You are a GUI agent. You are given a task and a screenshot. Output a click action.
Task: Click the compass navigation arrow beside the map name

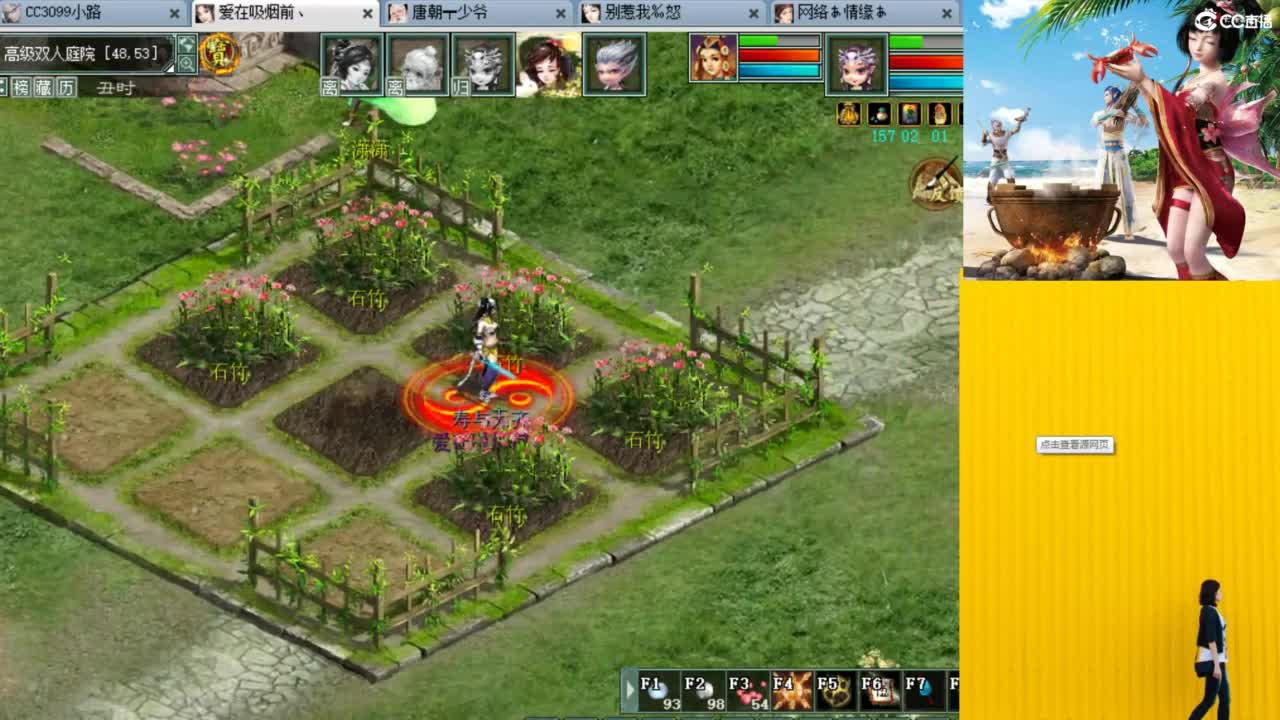coord(186,44)
